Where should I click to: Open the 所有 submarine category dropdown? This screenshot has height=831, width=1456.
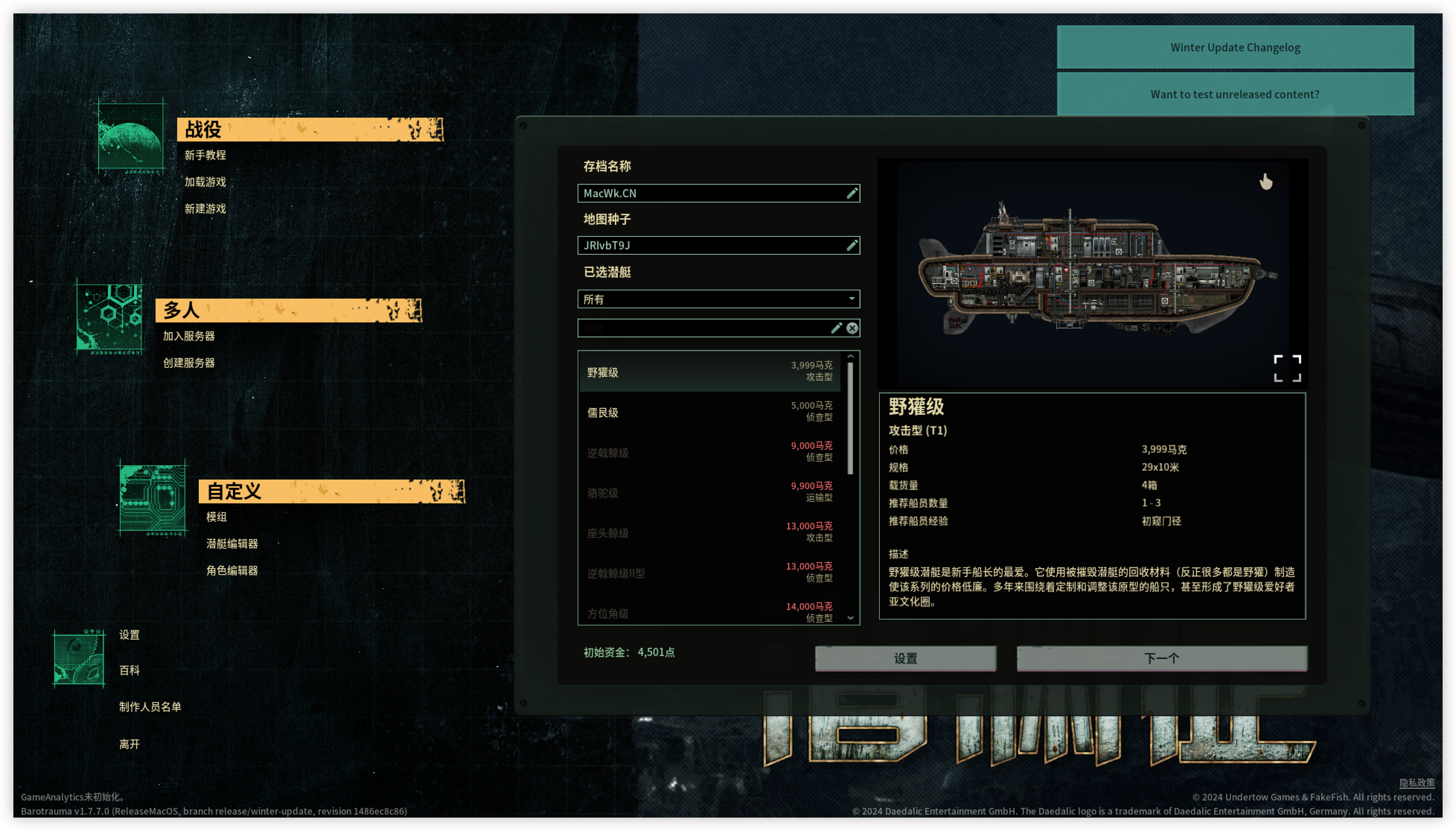coord(718,299)
